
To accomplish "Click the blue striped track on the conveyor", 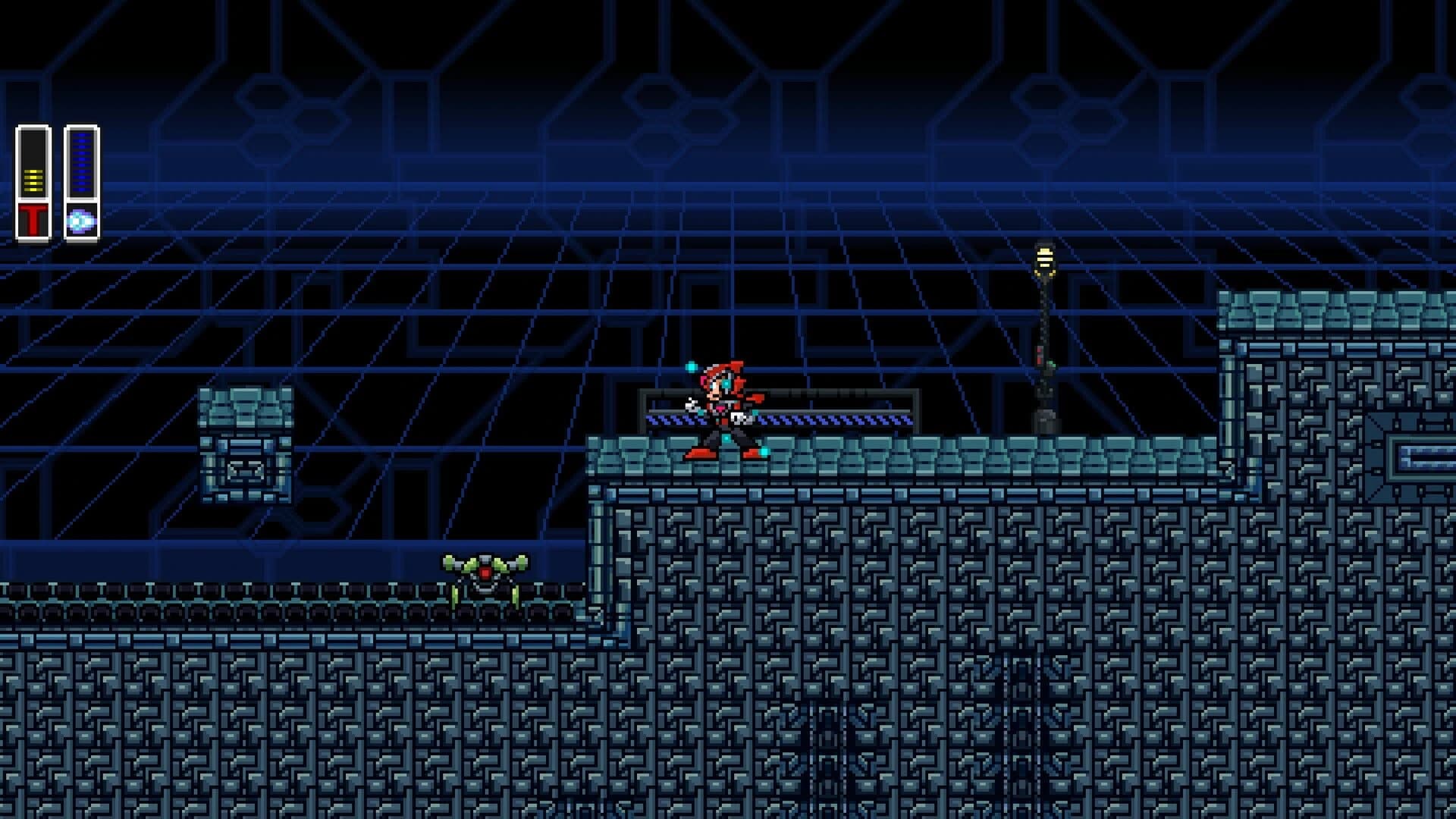I will pyautogui.click(x=834, y=419).
